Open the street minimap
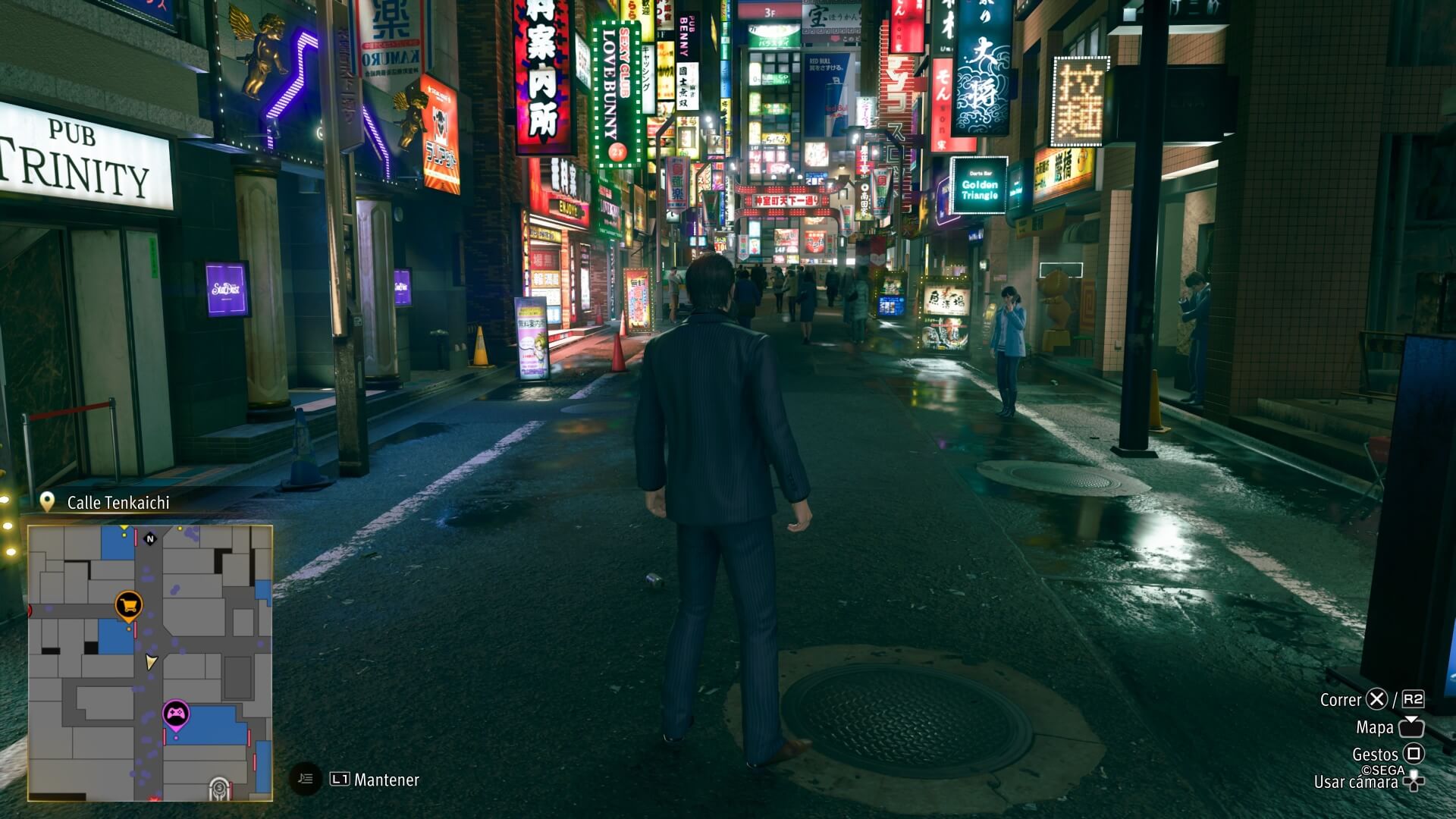The width and height of the screenshot is (1456, 819). [x=150, y=663]
